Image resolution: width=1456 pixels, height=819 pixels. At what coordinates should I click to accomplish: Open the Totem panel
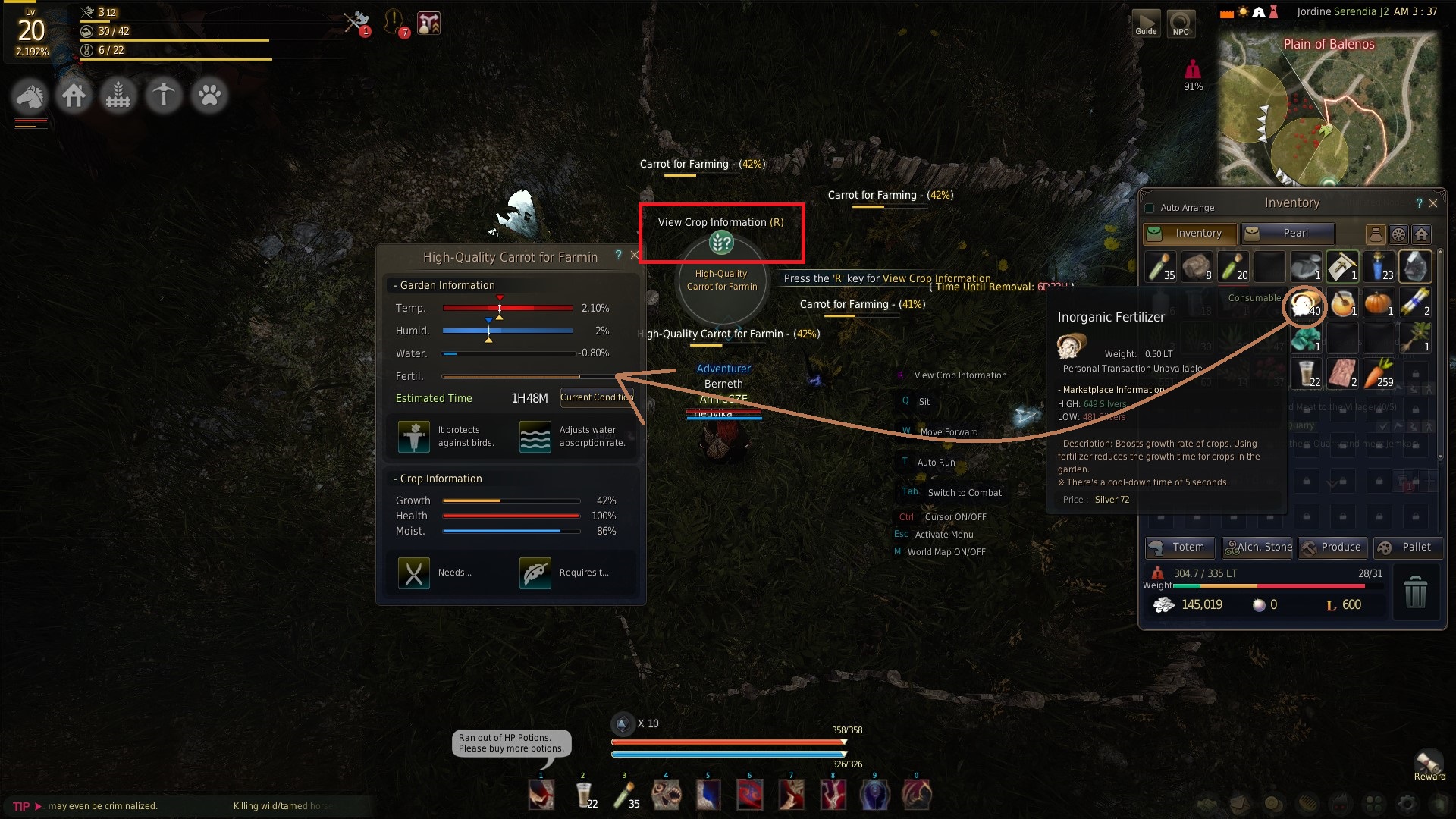[x=1179, y=548]
